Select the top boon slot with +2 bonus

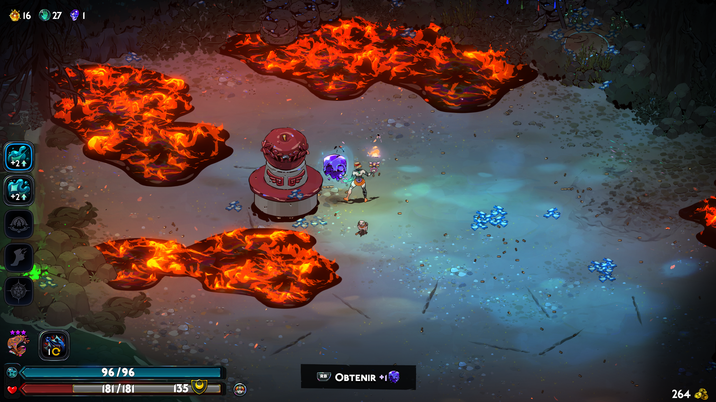tap(19, 157)
